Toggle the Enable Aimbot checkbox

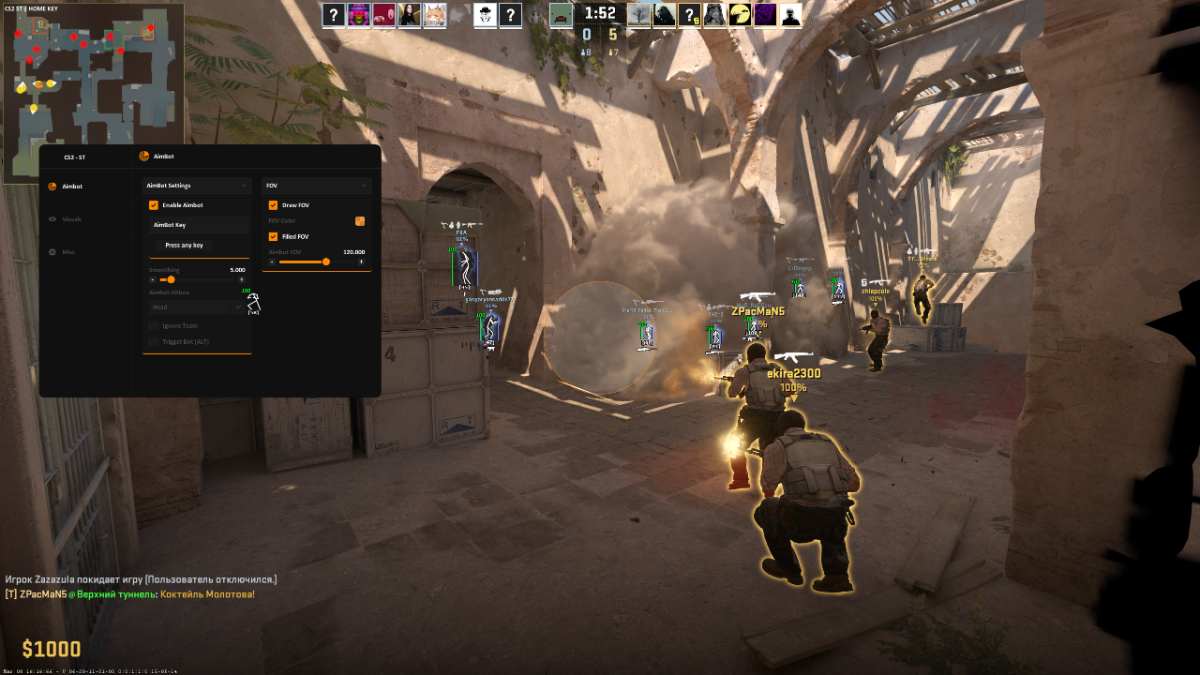click(x=154, y=205)
